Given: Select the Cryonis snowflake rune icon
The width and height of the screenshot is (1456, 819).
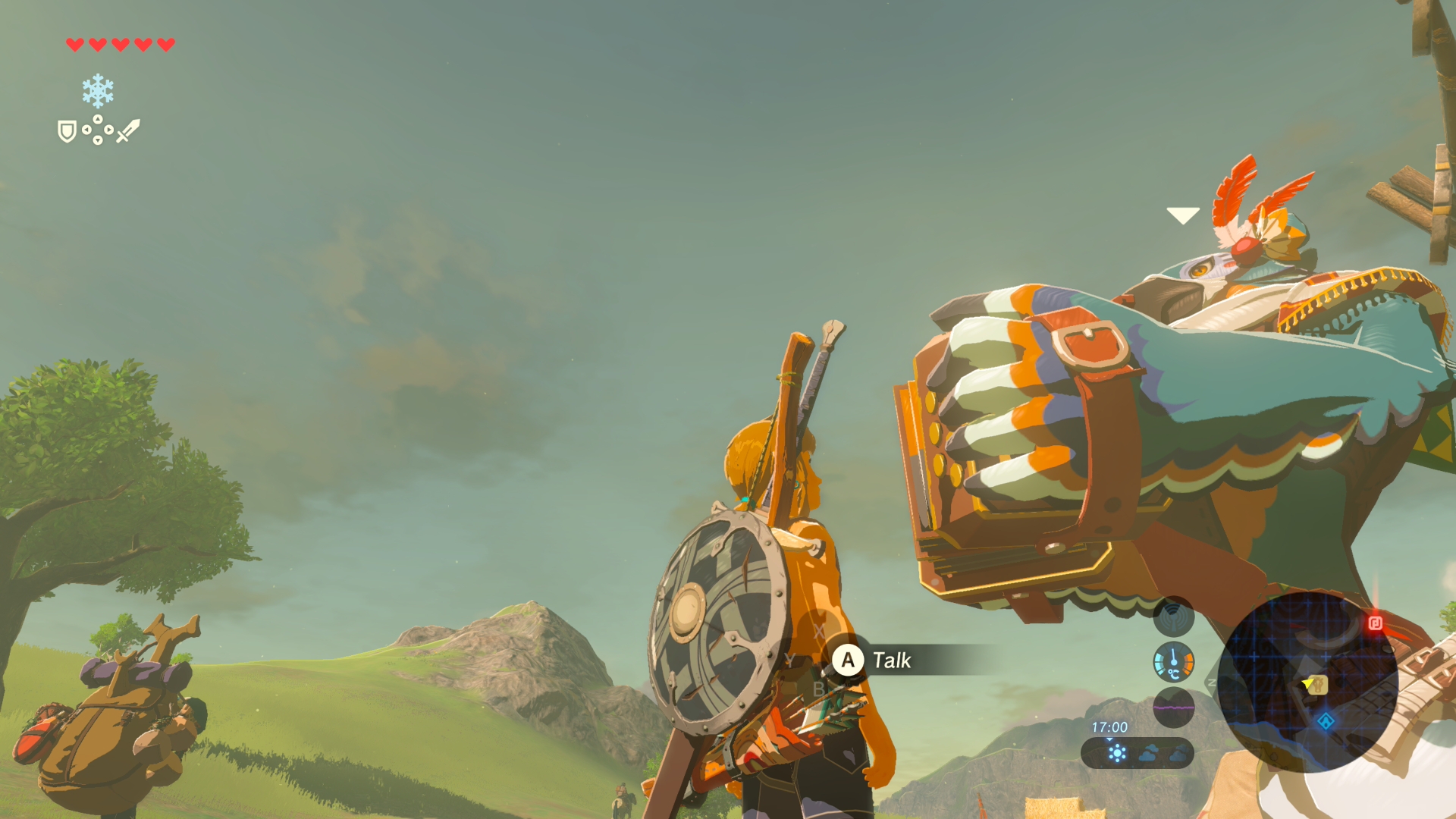Looking at the screenshot, I should click(x=98, y=91).
